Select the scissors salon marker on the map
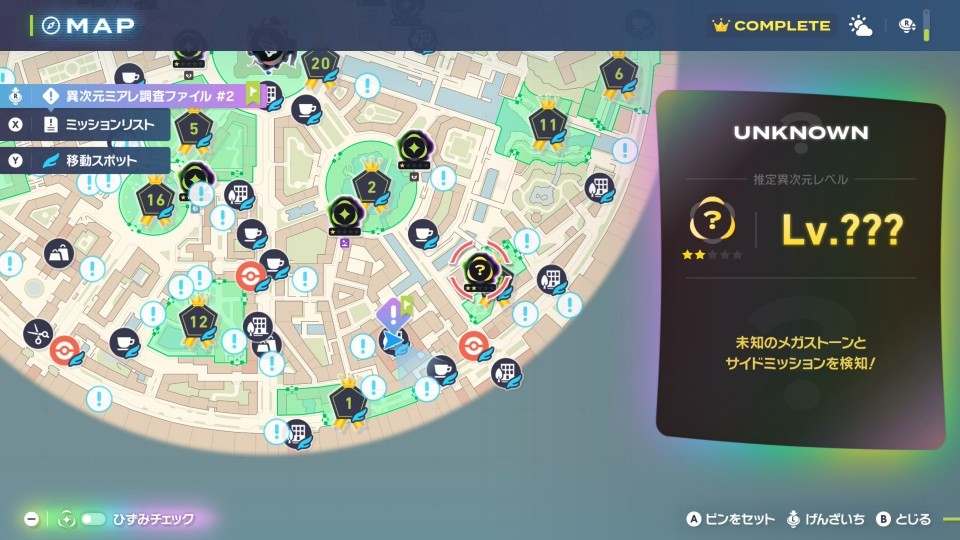The image size is (960, 540). pos(37,333)
